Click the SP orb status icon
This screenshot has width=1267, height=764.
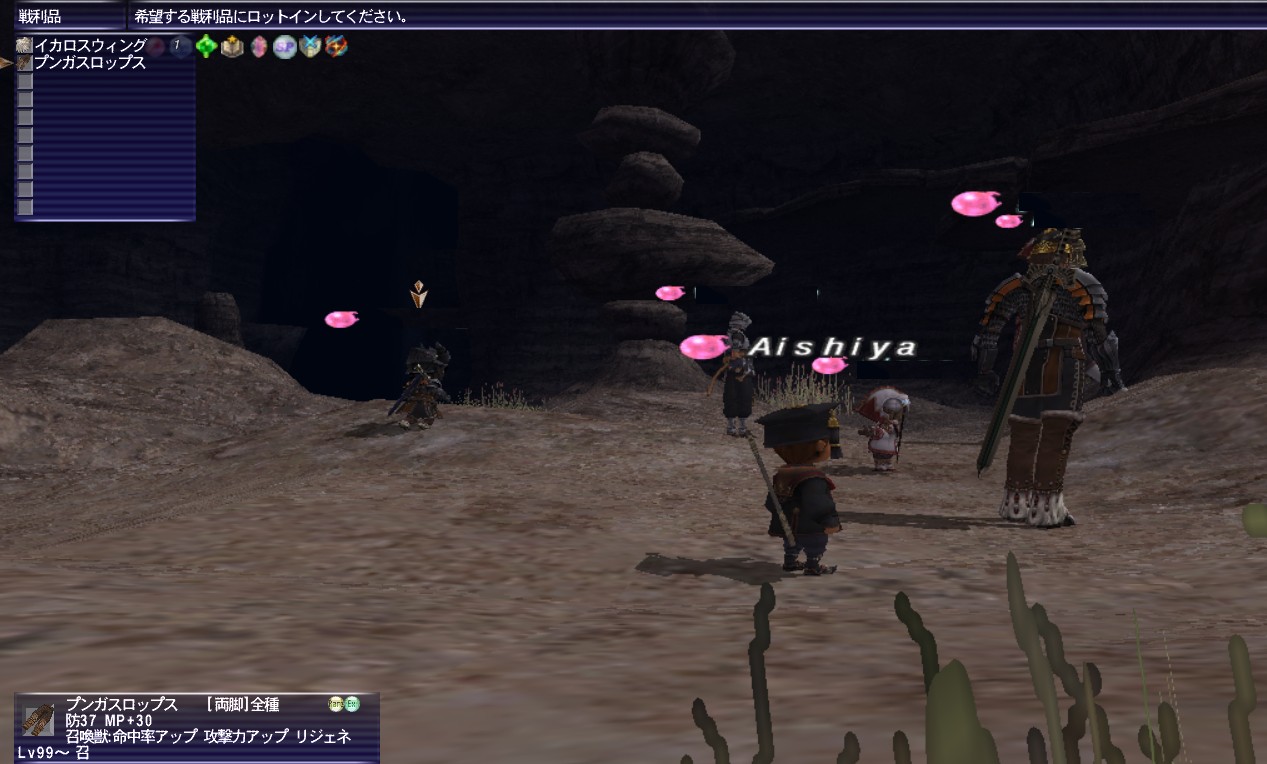tap(285, 46)
